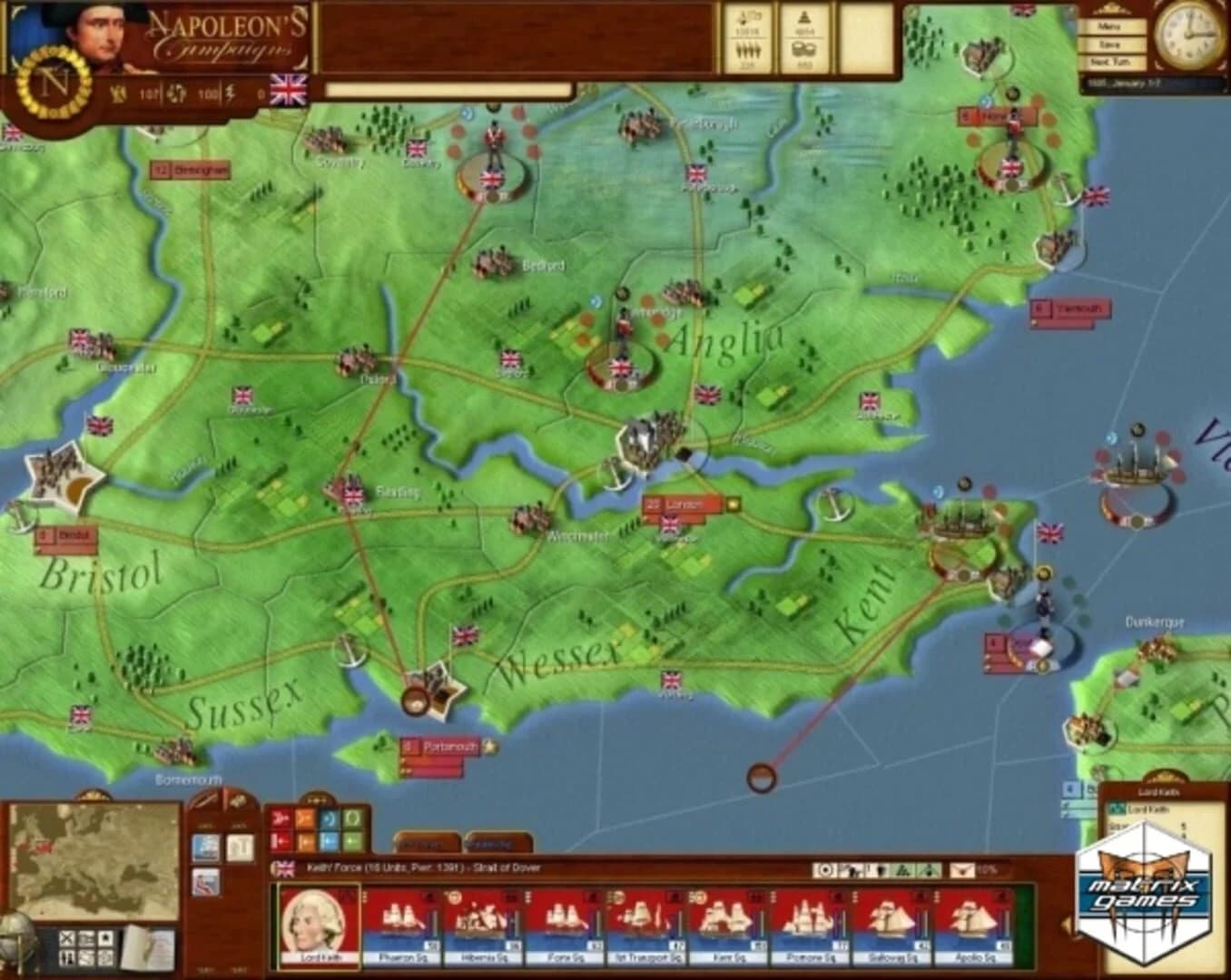The width and height of the screenshot is (1231, 980).
Task: Click the mail envelope icon in the force toolbar
Action: (961, 869)
